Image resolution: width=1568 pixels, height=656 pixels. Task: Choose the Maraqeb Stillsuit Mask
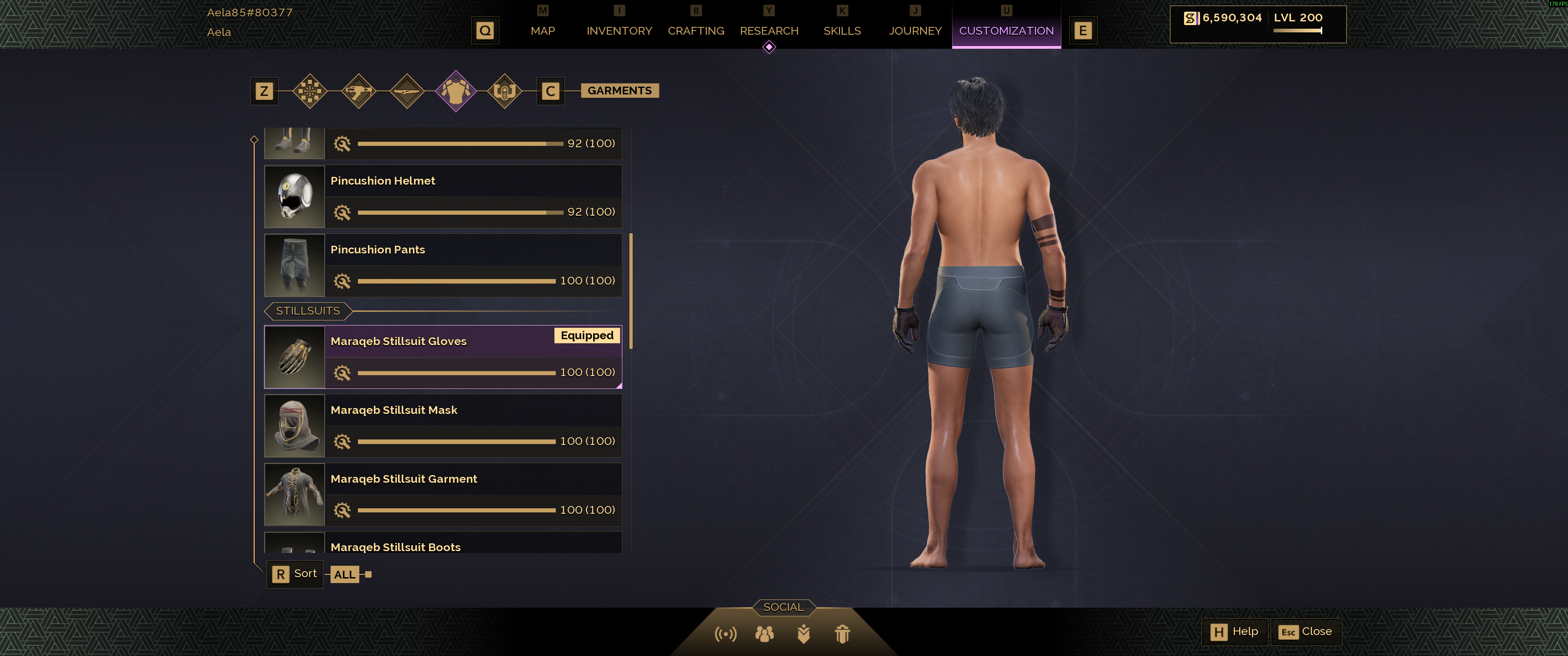coord(443,425)
